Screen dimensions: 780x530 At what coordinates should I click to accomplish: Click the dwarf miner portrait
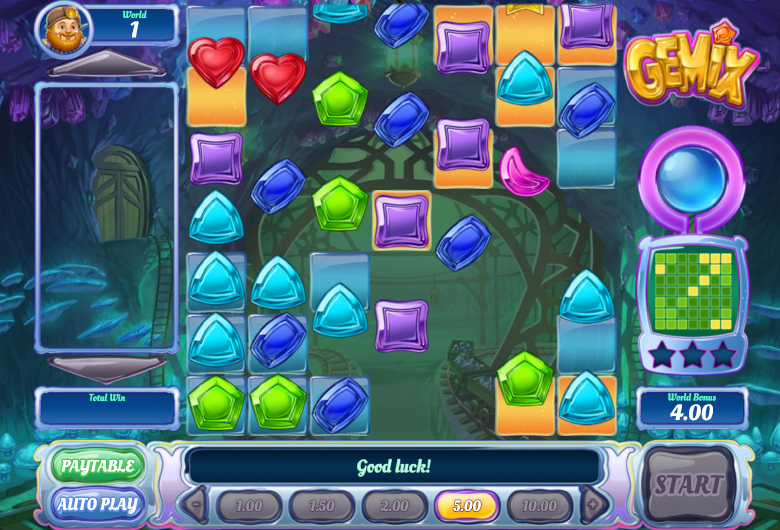pyautogui.click(x=64, y=28)
